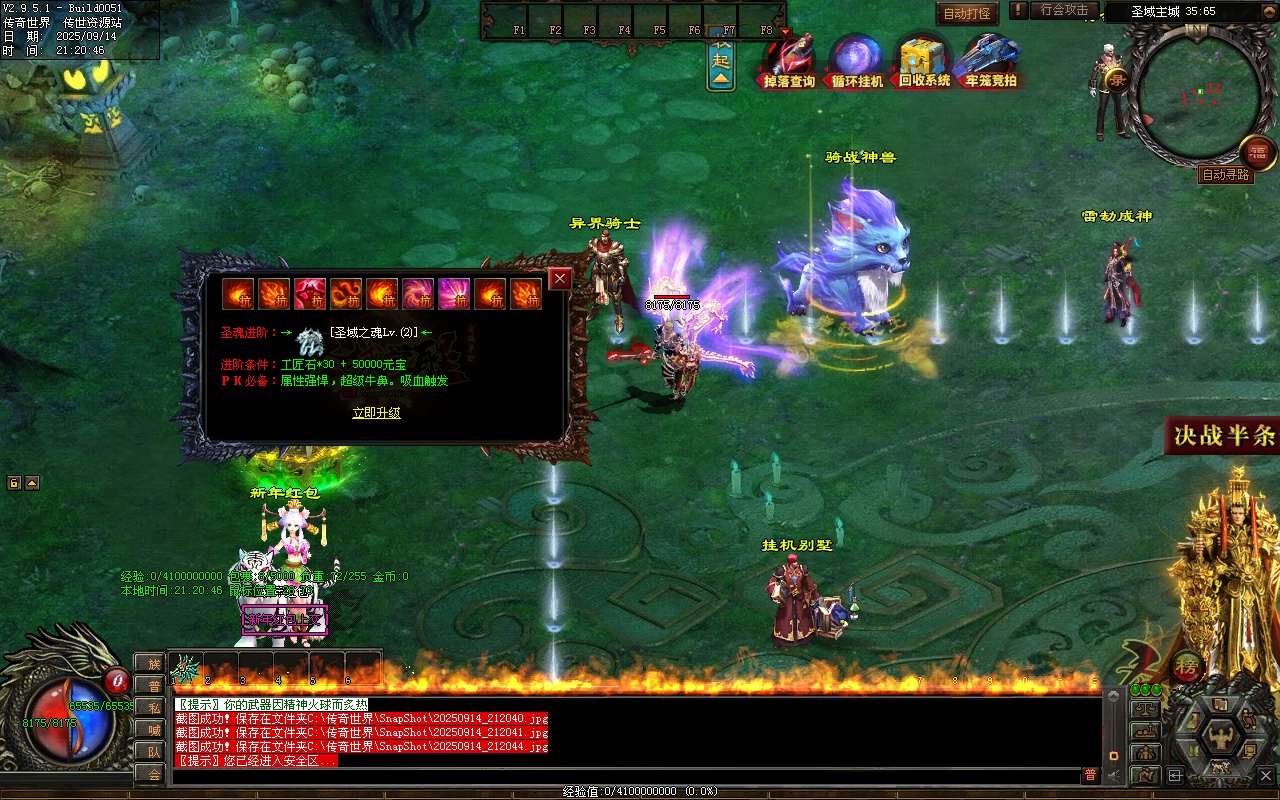
Task: Open the character panel muscular figure icon
Action: click(1219, 738)
